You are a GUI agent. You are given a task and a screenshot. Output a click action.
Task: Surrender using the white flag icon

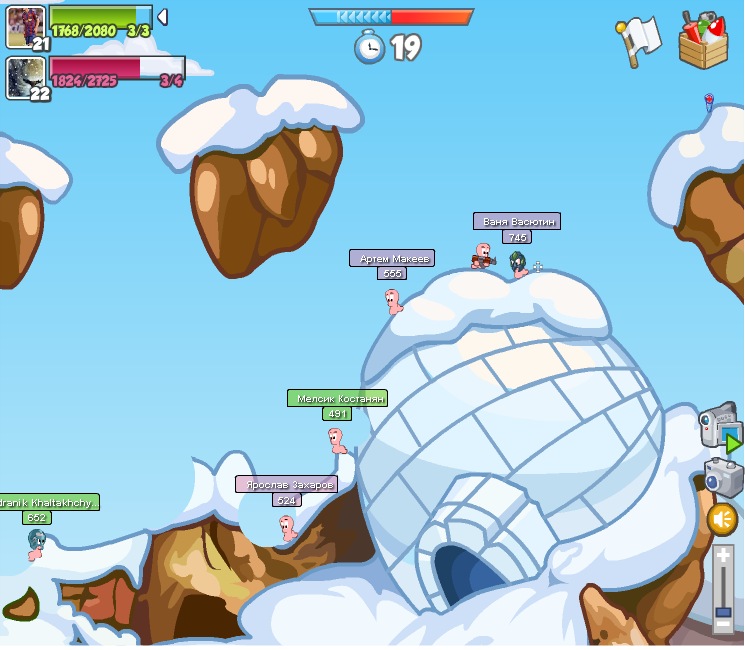(x=638, y=41)
